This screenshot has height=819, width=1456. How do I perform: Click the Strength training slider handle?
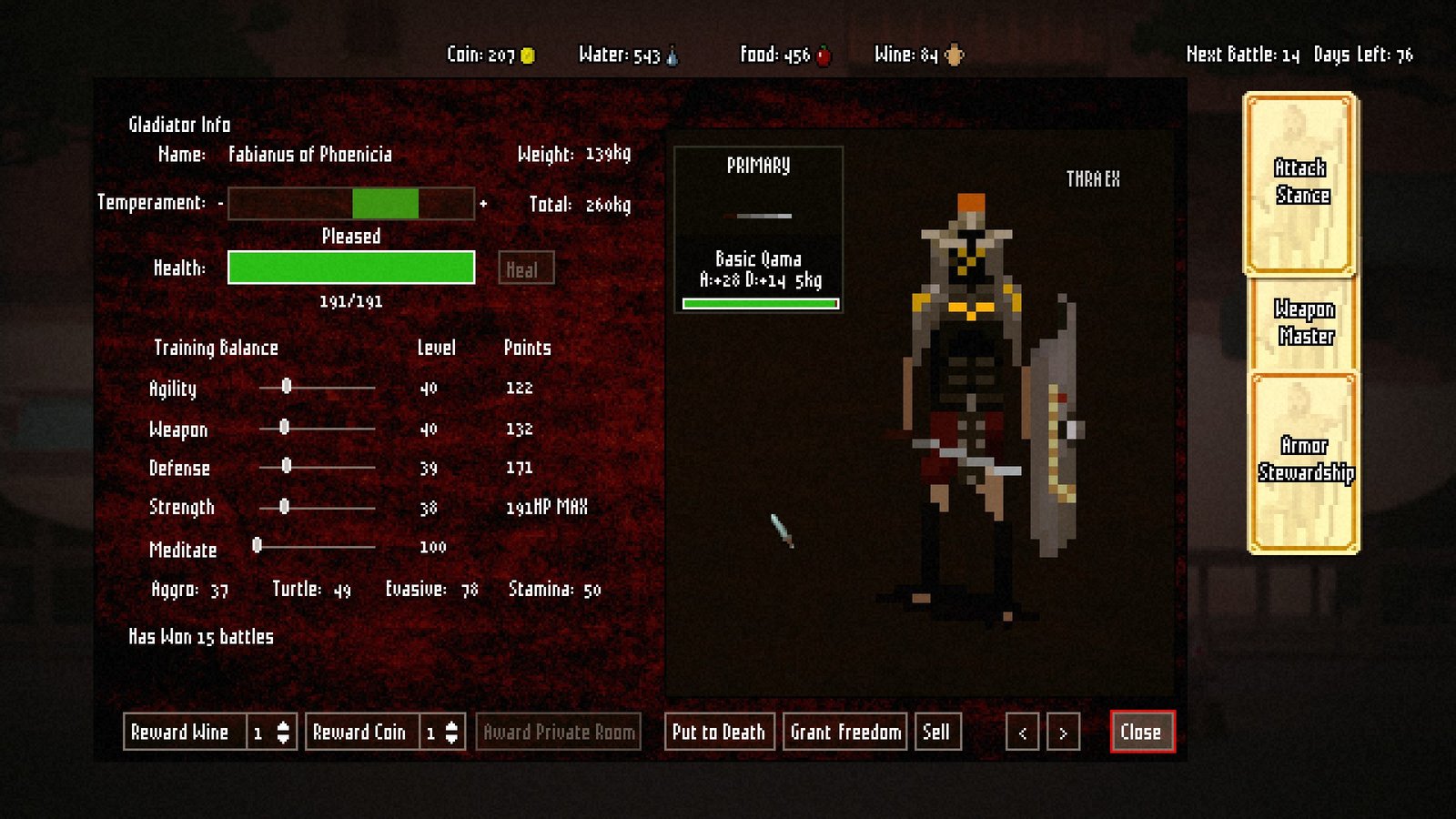pos(285,506)
